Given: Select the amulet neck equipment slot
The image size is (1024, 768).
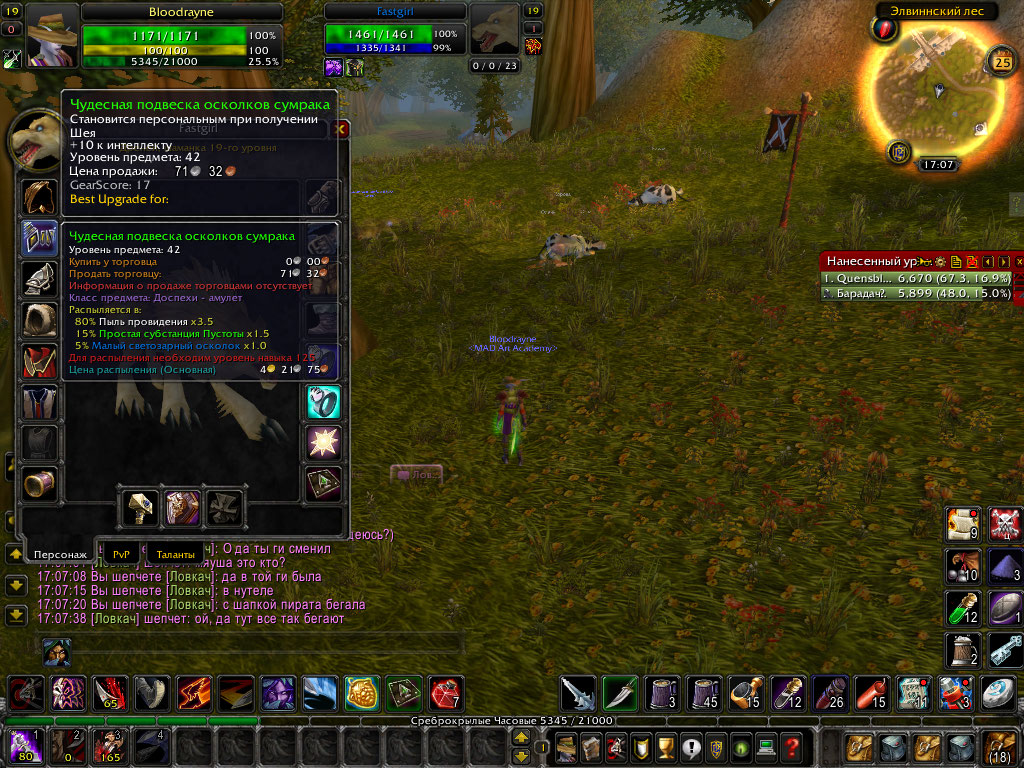Looking at the screenshot, I should (40, 238).
